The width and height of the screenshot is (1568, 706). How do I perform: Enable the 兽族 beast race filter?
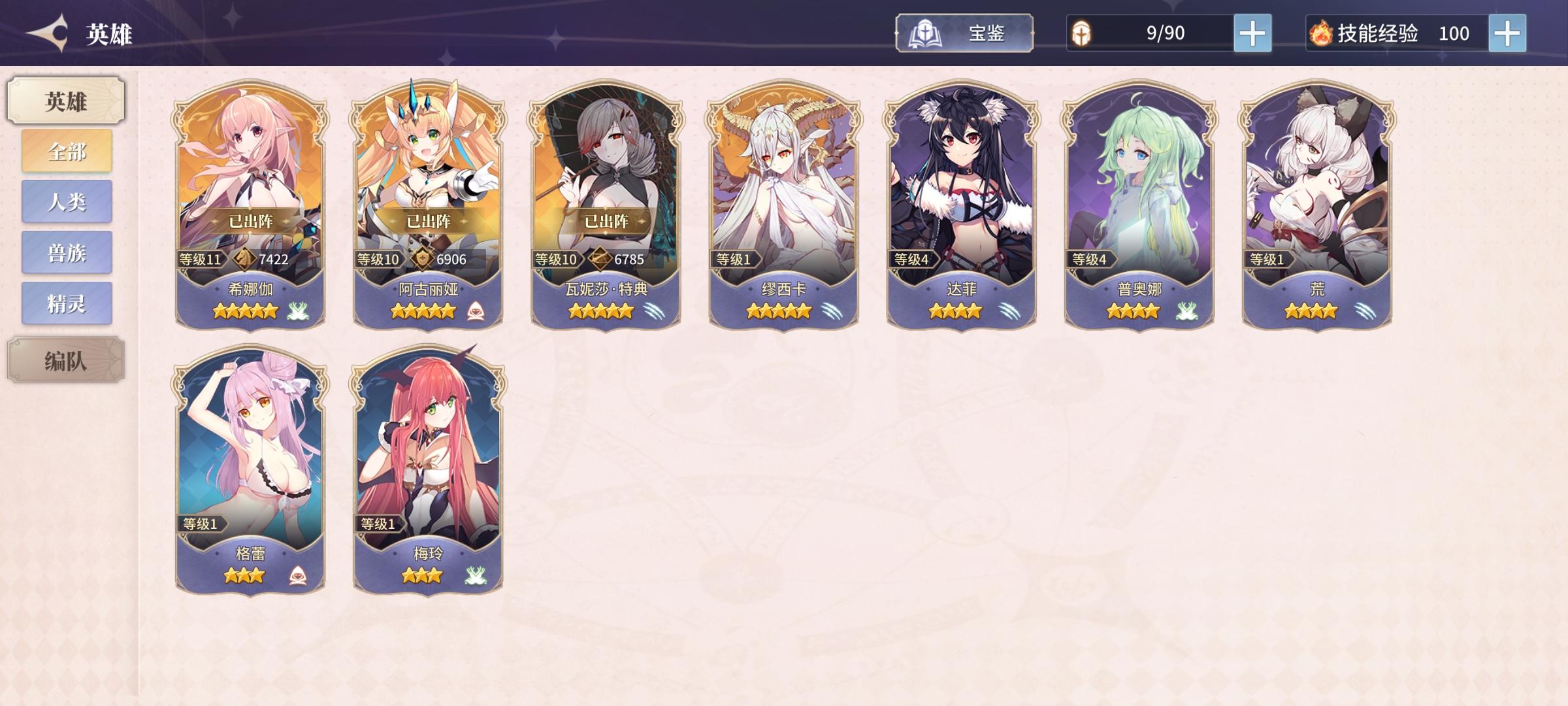pyautogui.click(x=66, y=254)
